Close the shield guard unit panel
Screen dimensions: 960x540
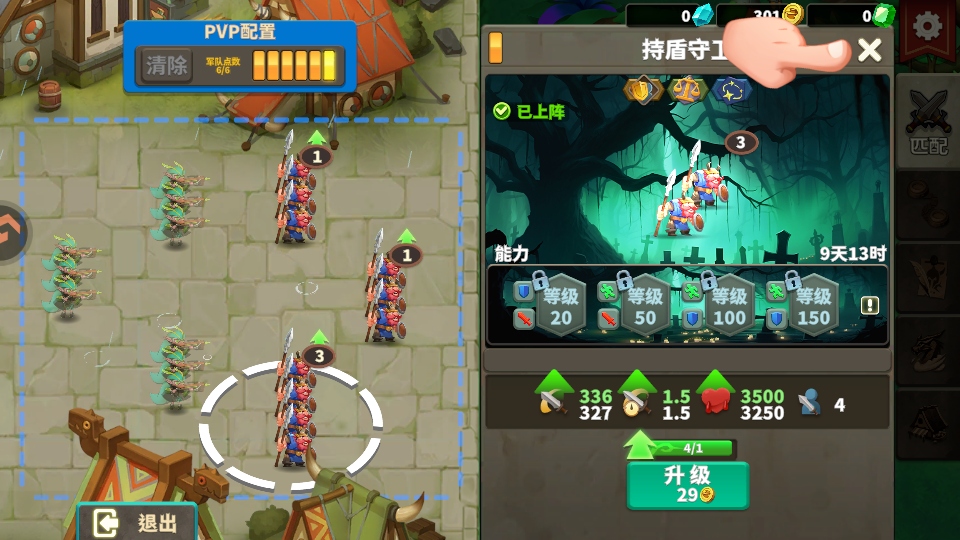tap(870, 49)
